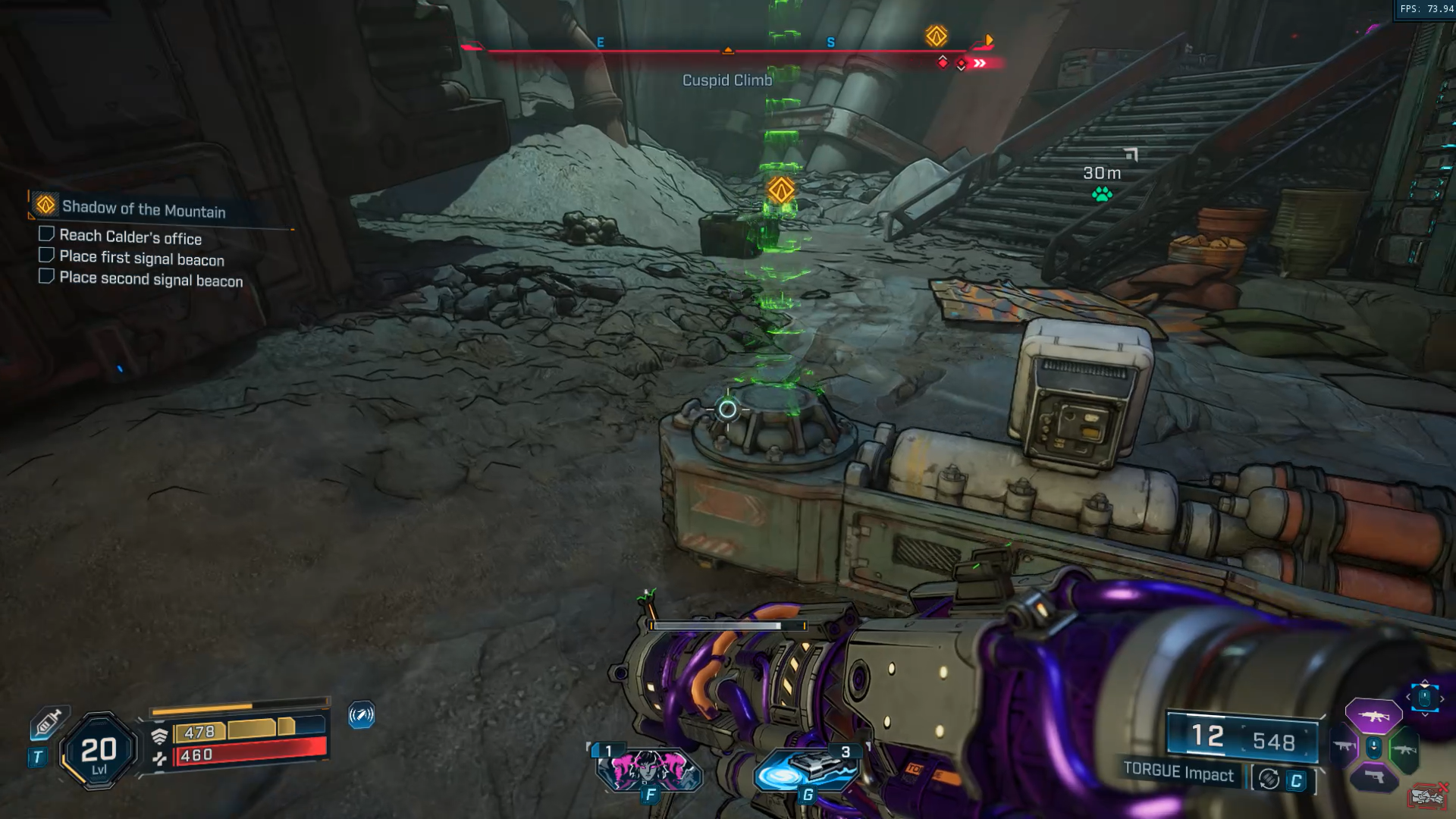Select the syringe repair kit icon
This screenshot has width=1456, height=819.
coord(48,722)
